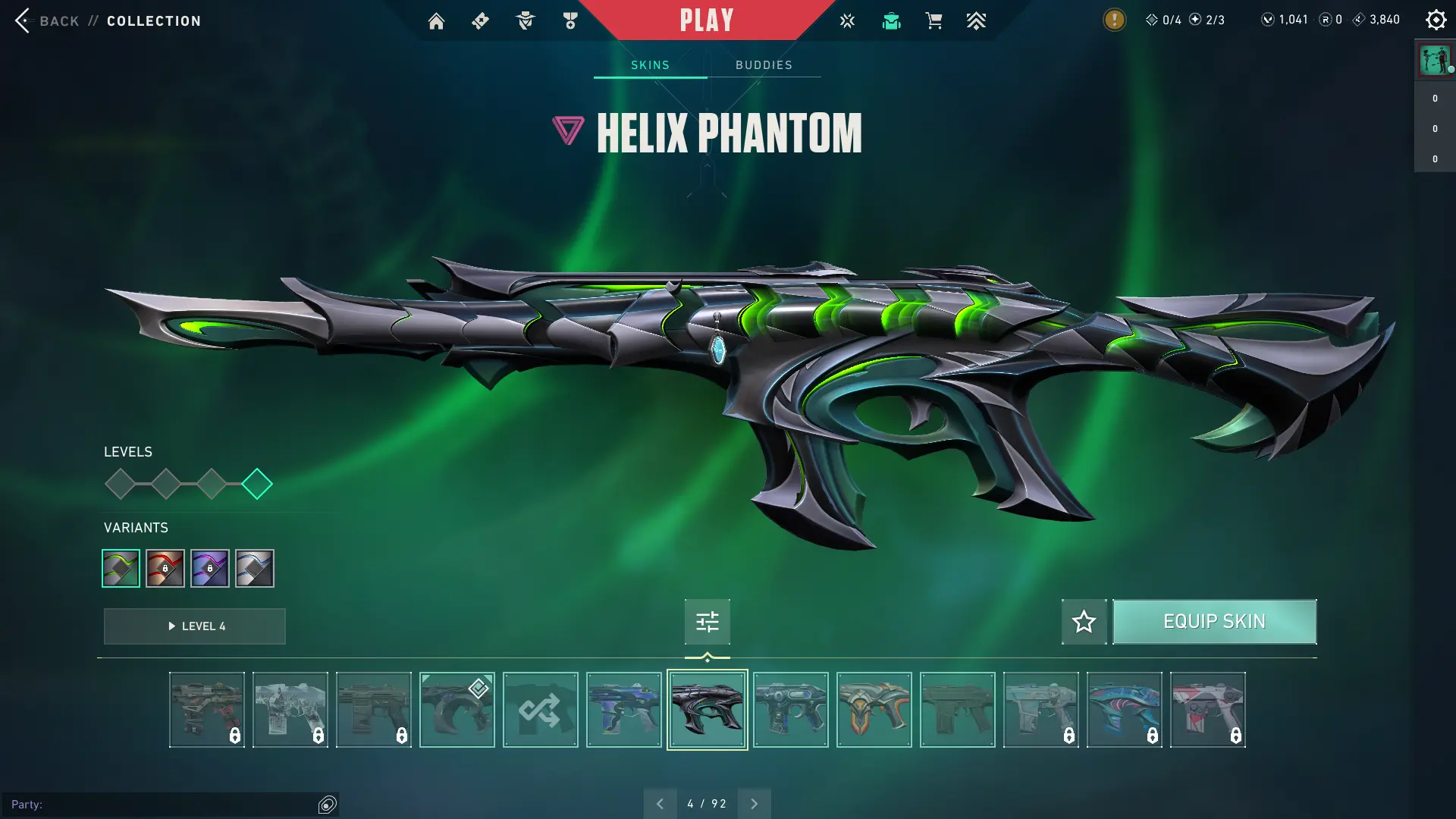This screenshot has width=1456, height=819.
Task: Open the skin filter sliders button
Action: tap(707, 622)
